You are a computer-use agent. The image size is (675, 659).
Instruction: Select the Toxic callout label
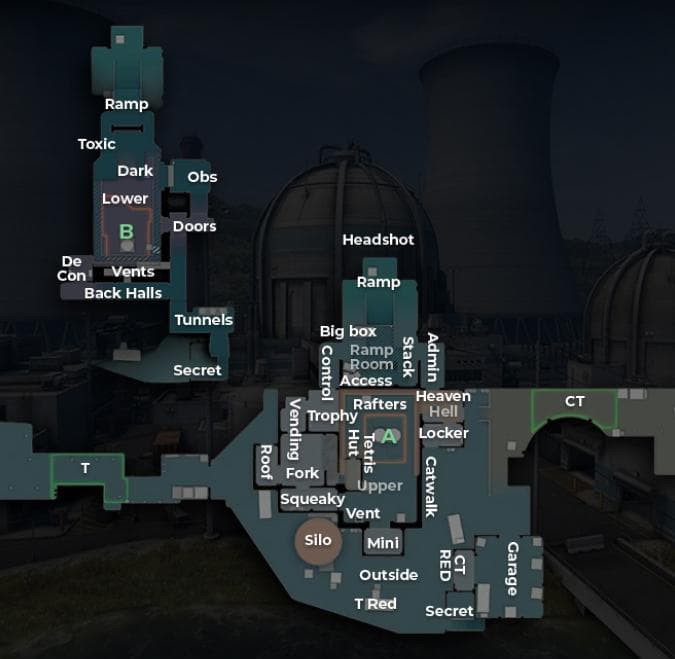click(x=97, y=144)
